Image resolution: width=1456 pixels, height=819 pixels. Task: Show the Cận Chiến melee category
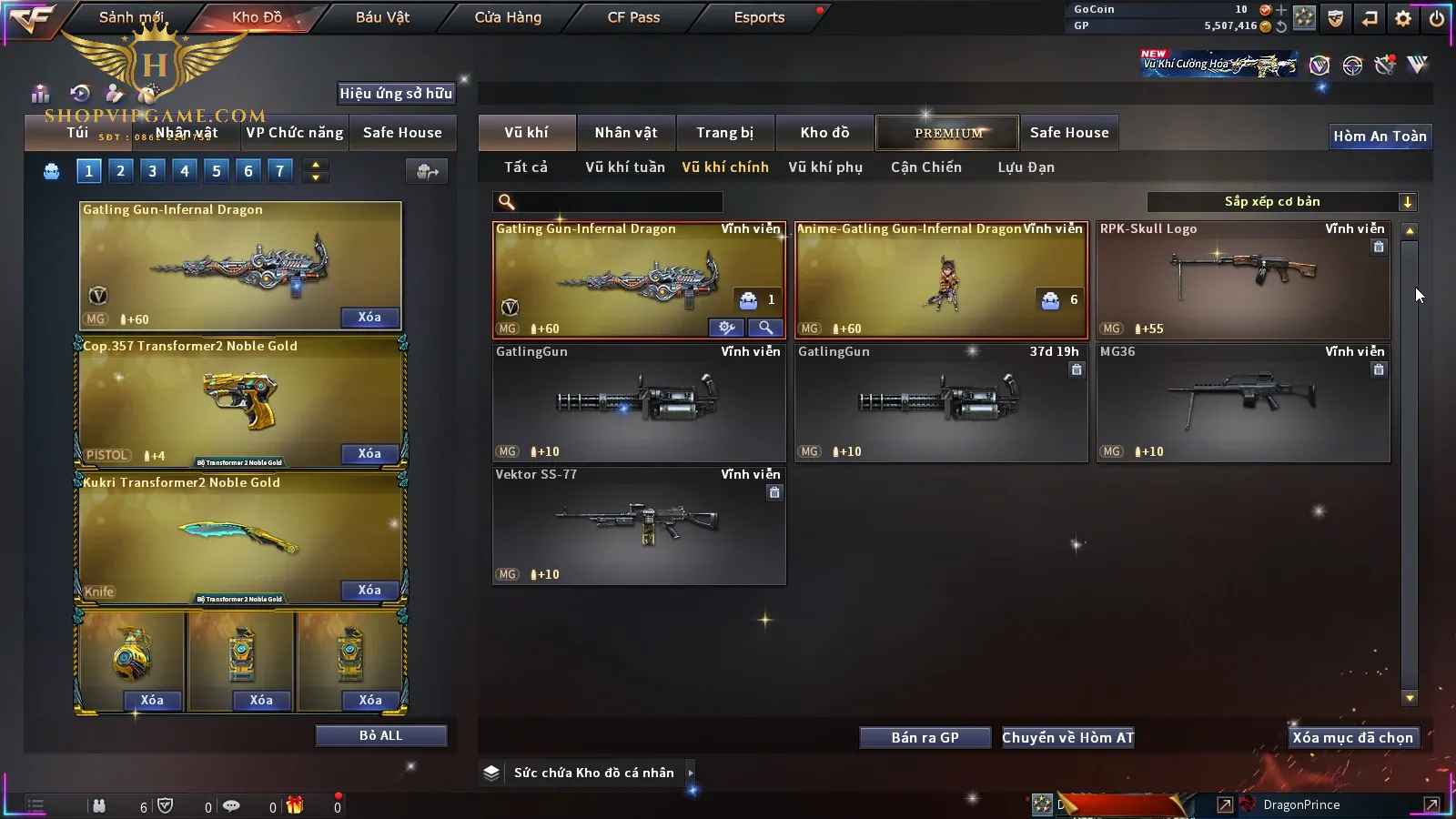pos(925,167)
